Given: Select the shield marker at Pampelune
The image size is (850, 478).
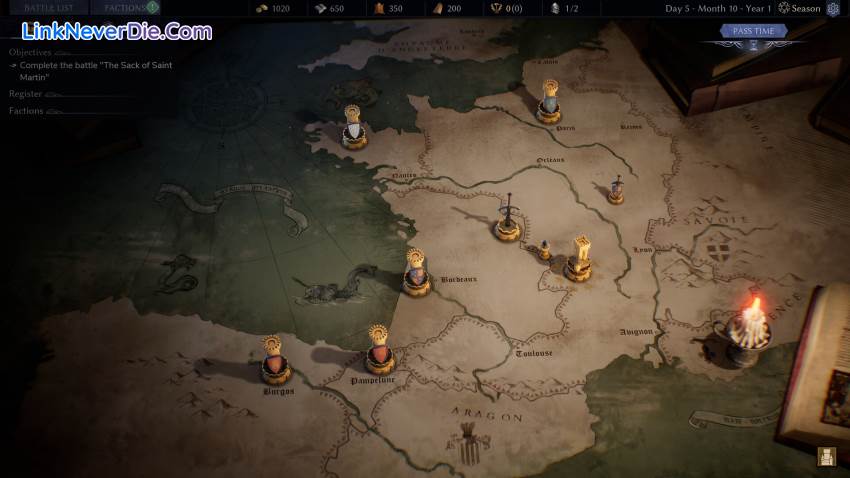Looking at the screenshot, I should click(378, 351).
